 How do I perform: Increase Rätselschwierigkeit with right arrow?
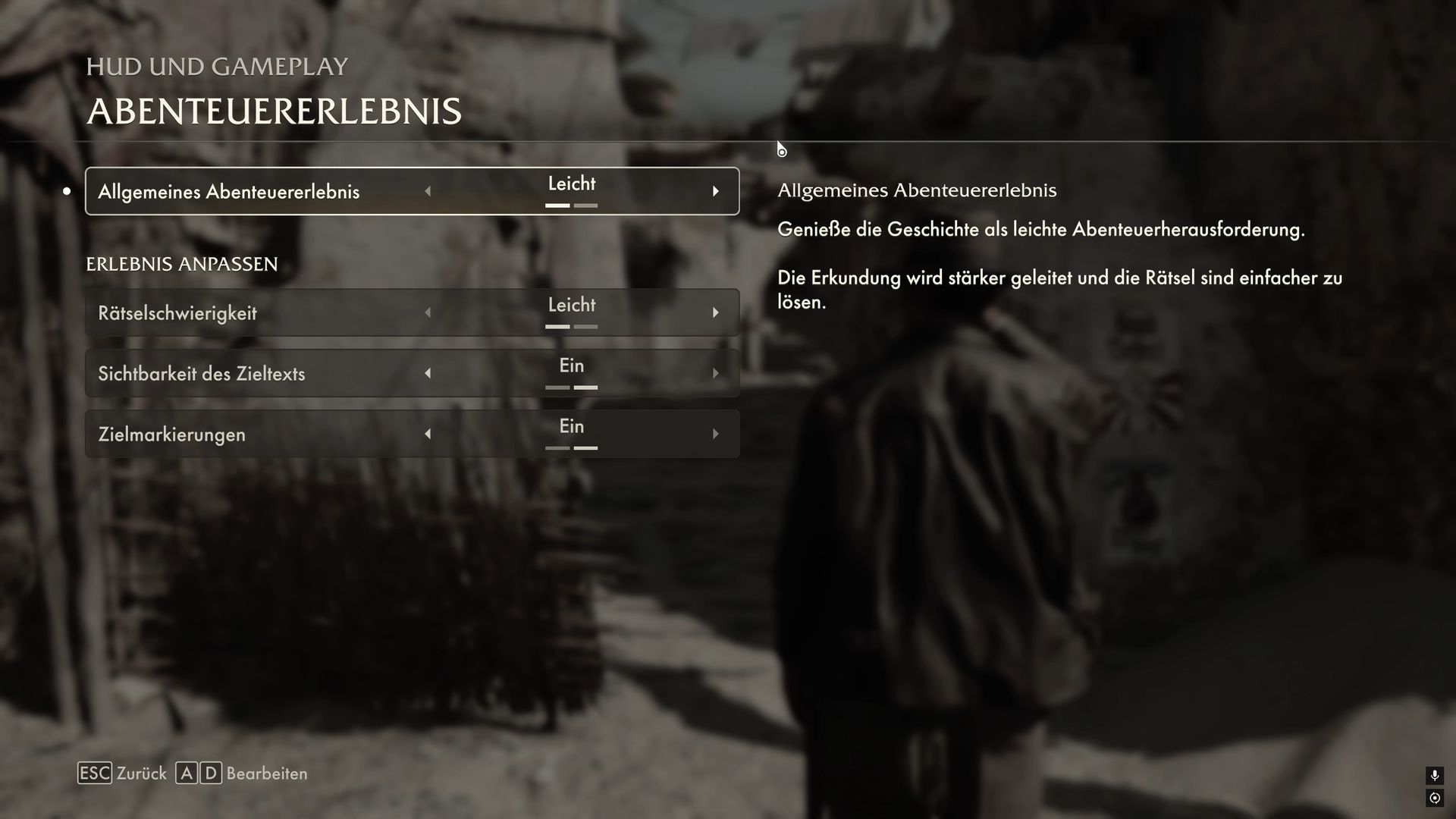(x=715, y=312)
